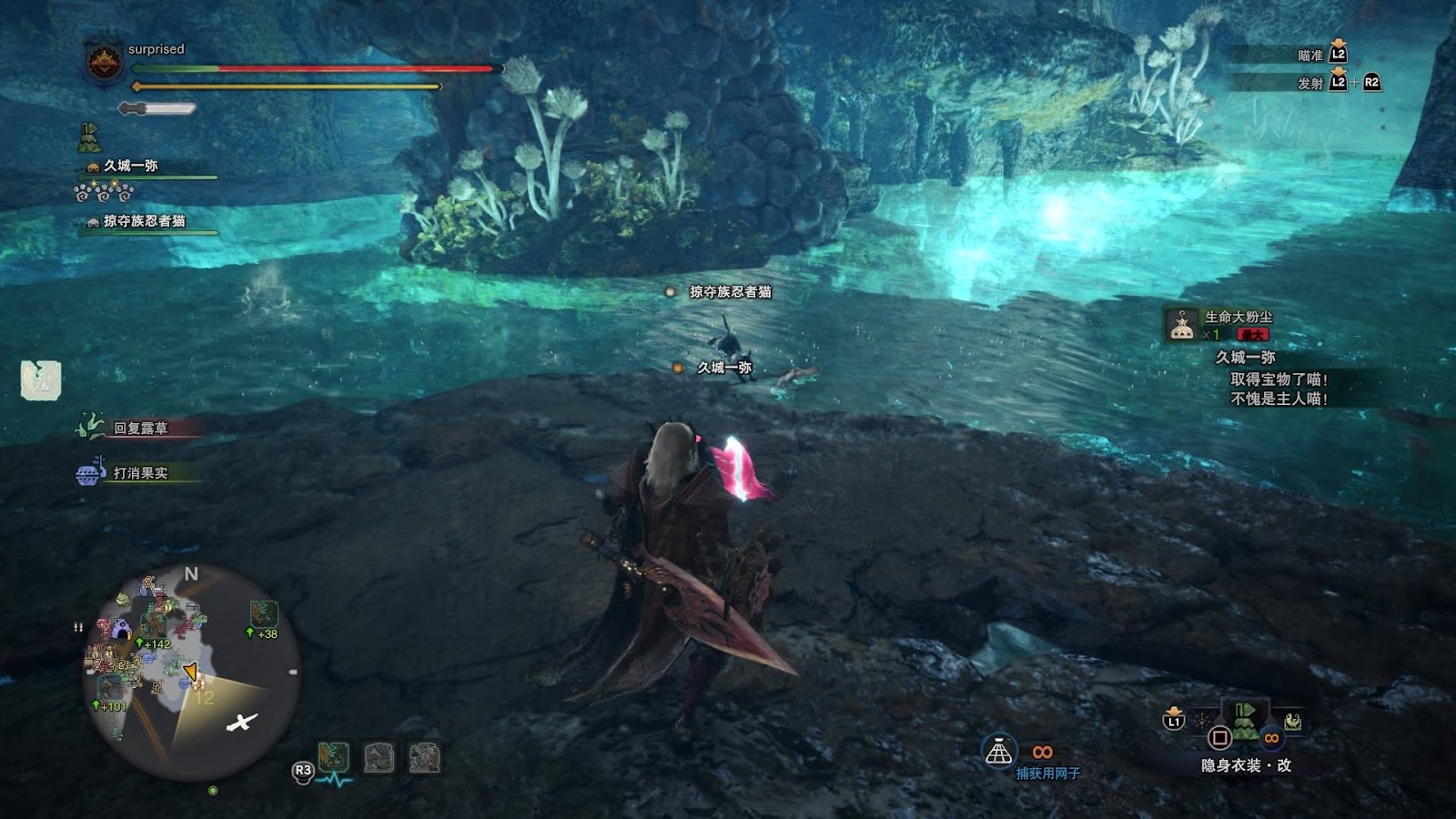
Task: Select the highlighted monster icon with heartbeat line
Action: click(334, 757)
